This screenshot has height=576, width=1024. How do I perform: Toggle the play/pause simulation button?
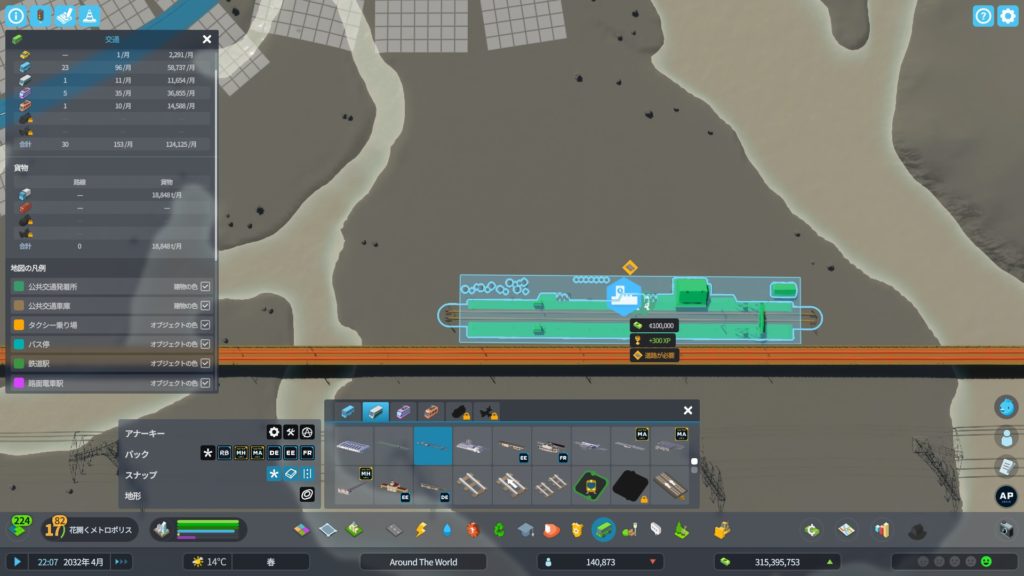17,562
